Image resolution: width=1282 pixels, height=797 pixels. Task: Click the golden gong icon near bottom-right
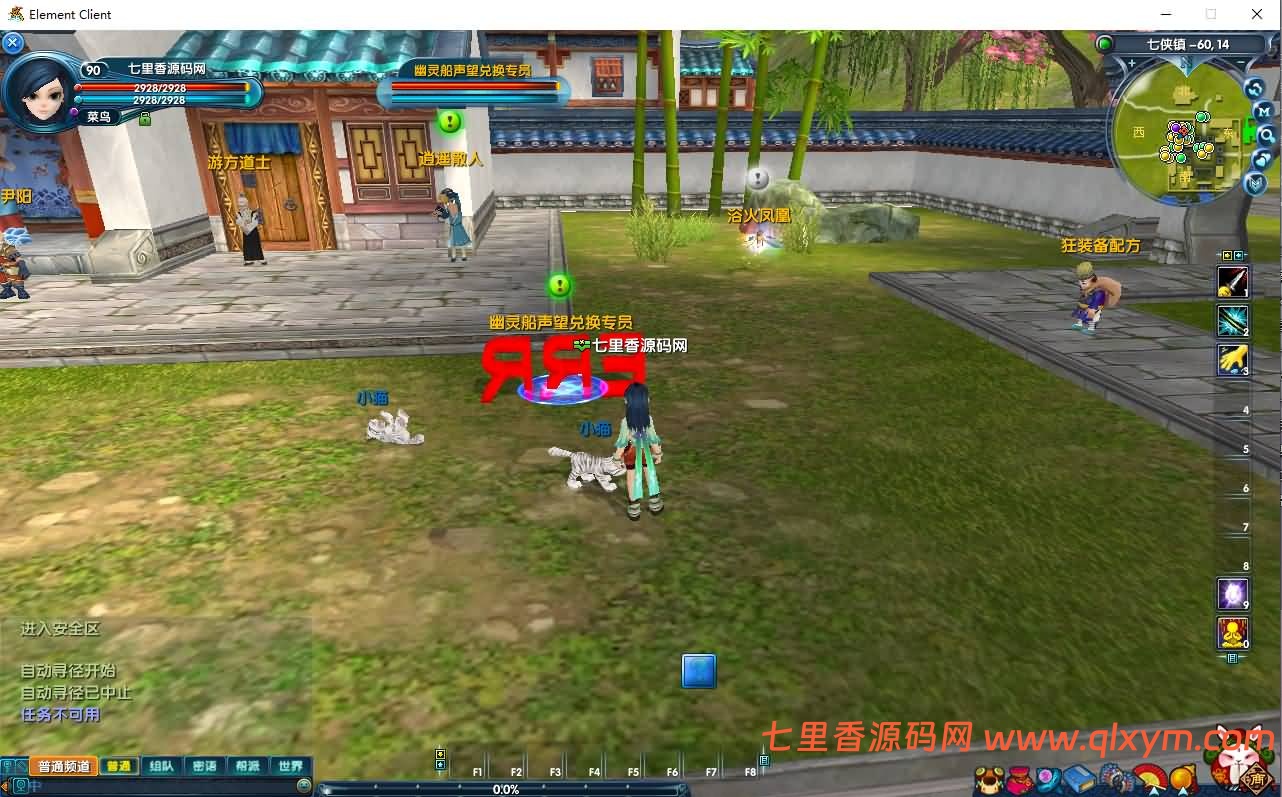[x=1181, y=778]
